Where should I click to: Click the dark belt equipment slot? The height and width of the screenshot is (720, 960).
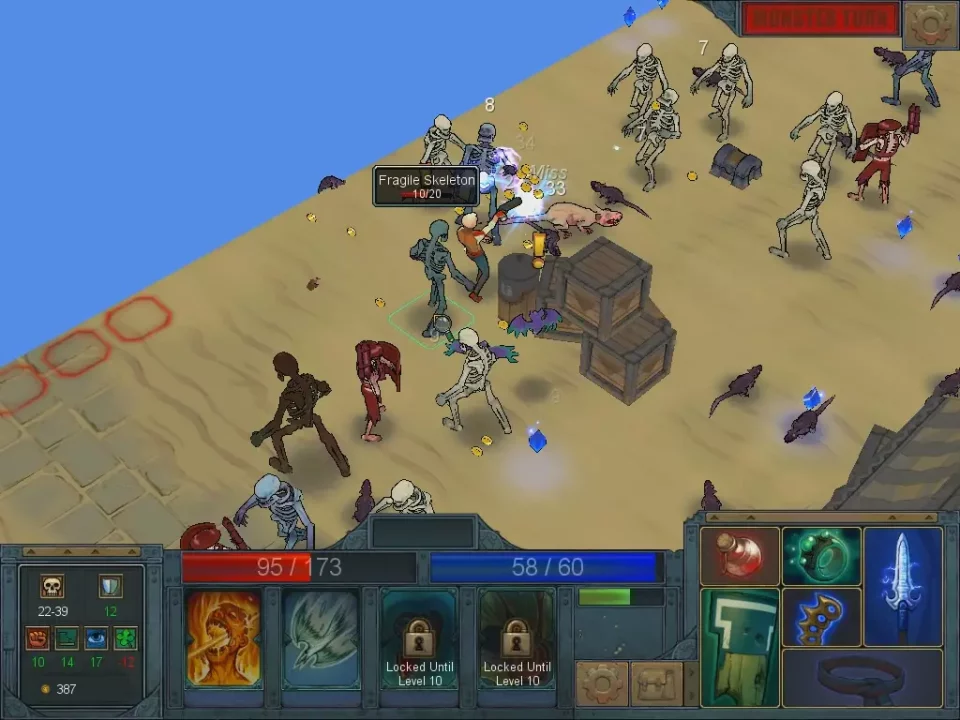click(x=862, y=678)
